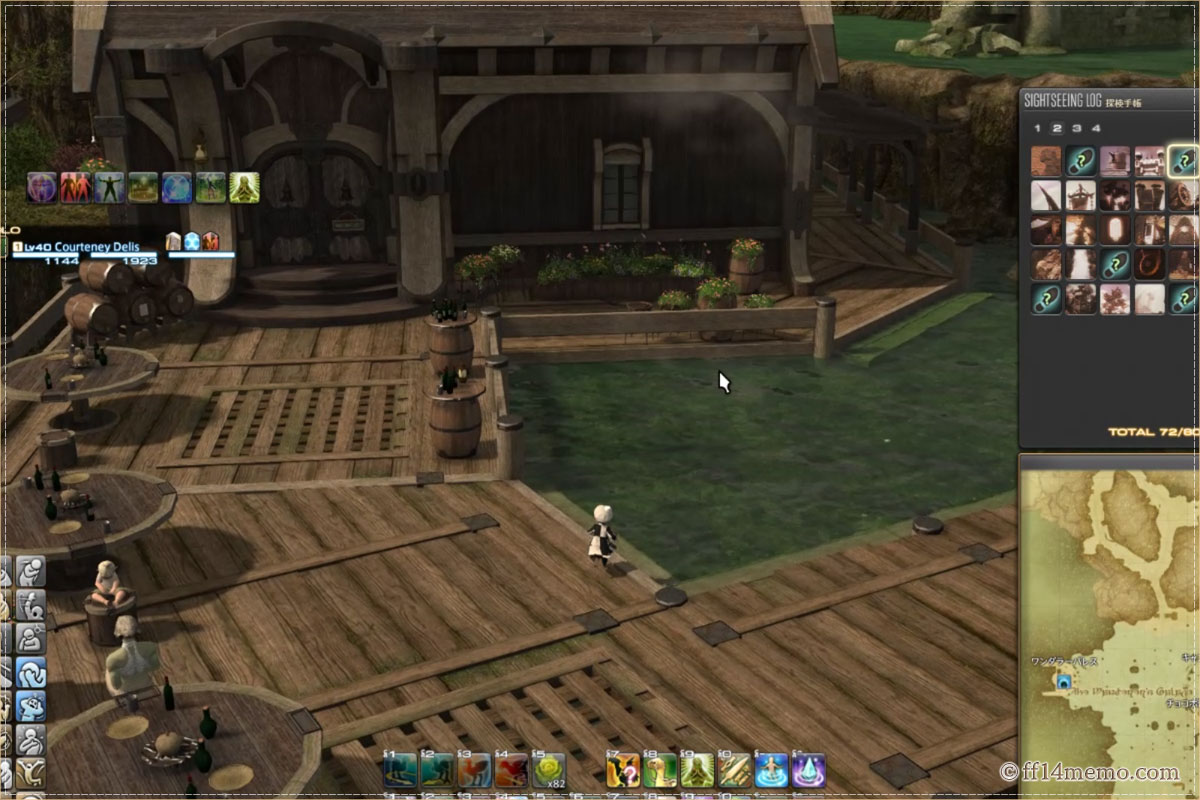Viewport: 1200px width, 800px height.
Task: Use the green praying figure hotbar action
Action: coord(697,770)
